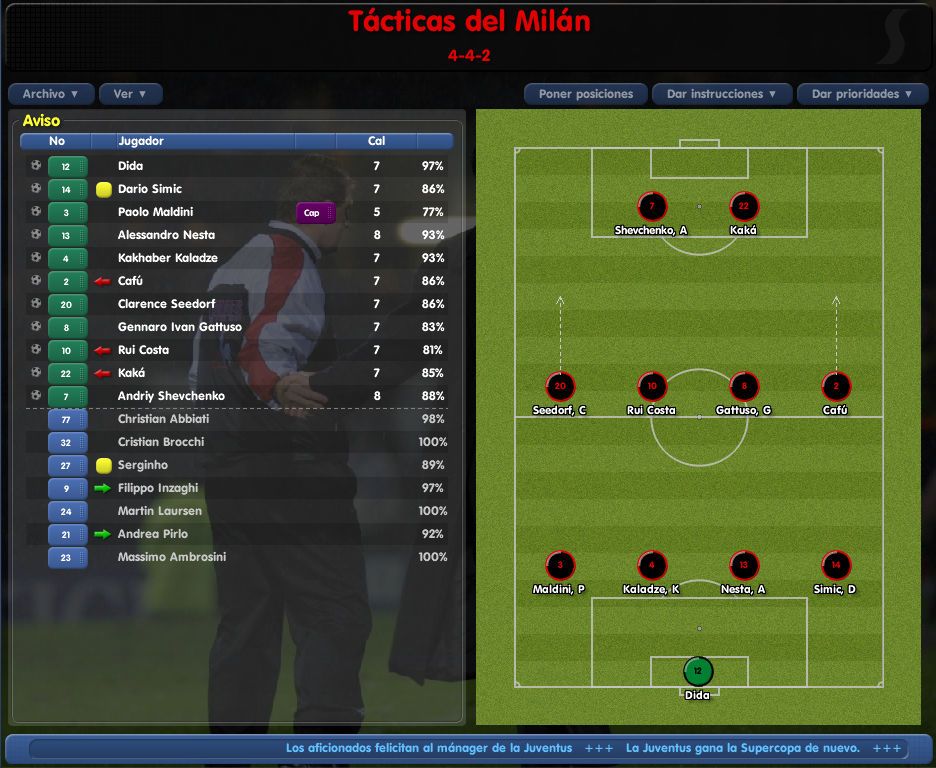The height and width of the screenshot is (768, 936).
Task: Sort the list by the Jugador column header
Action: 141,141
